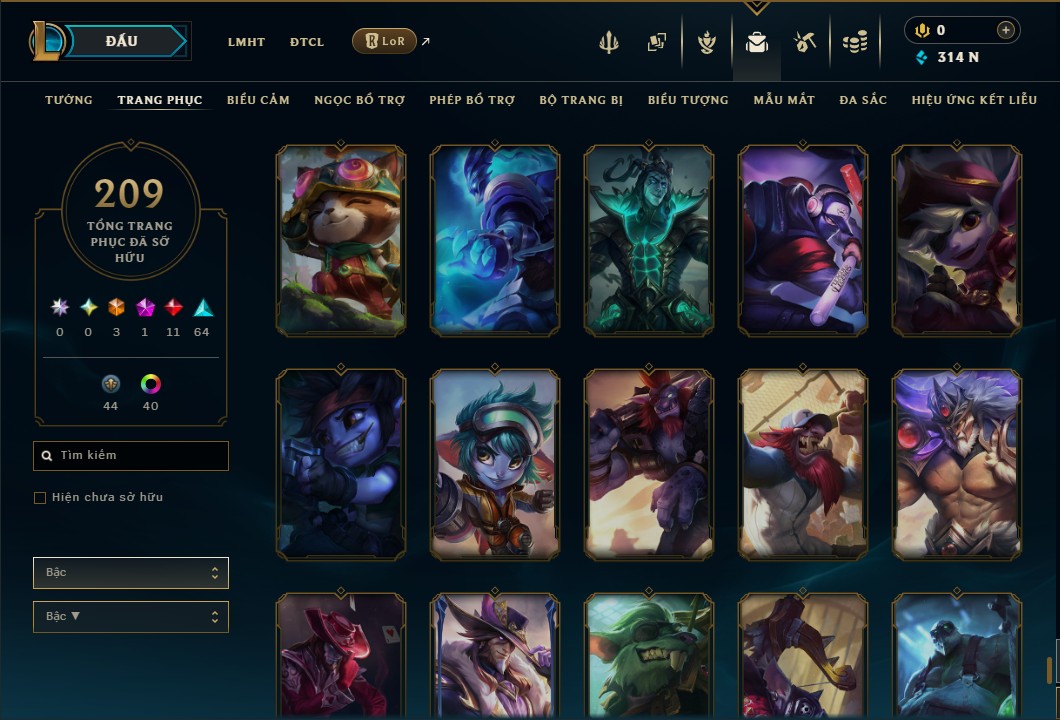Open the first Bậc dropdown
This screenshot has height=720, width=1060.
click(x=131, y=573)
